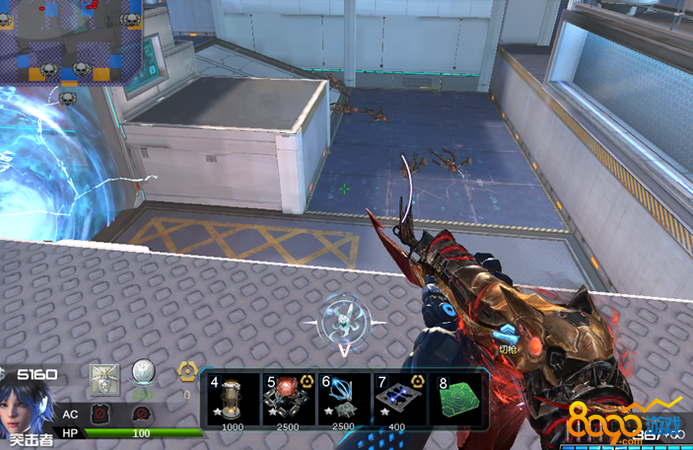Pick the blue energy trap in slot 6
The image size is (693, 450).
[x=342, y=400]
